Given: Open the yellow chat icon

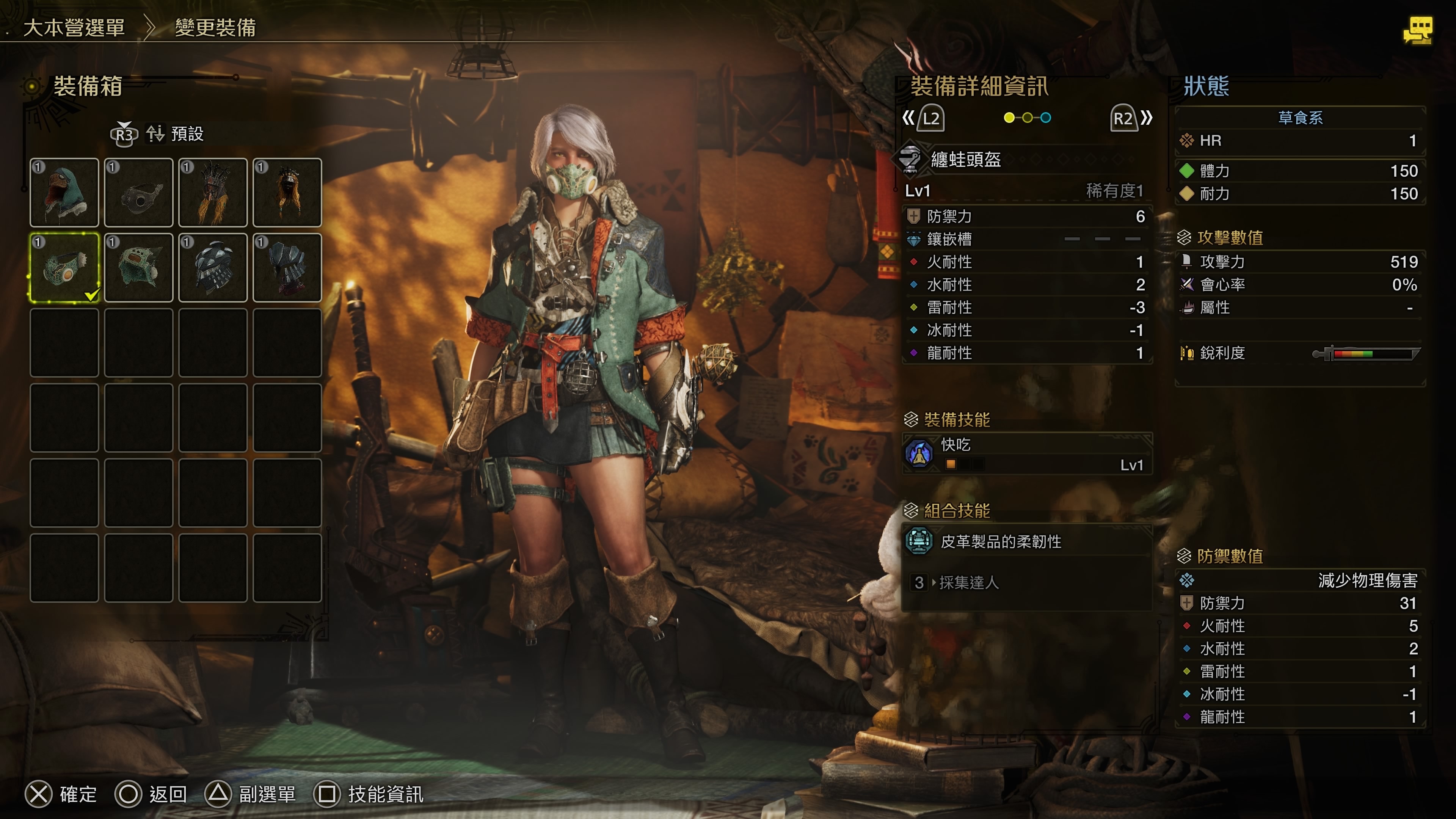Looking at the screenshot, I should (x=1418, y=30).
